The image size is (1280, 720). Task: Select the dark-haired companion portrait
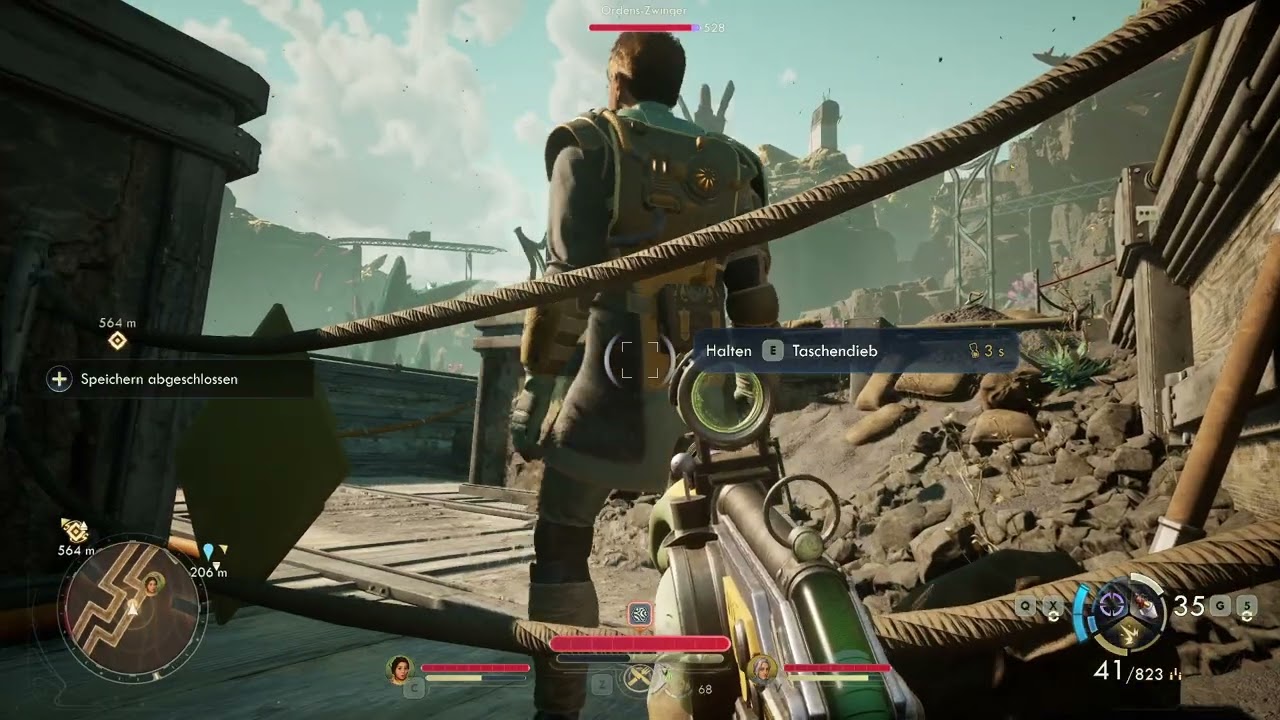(400, 668)
